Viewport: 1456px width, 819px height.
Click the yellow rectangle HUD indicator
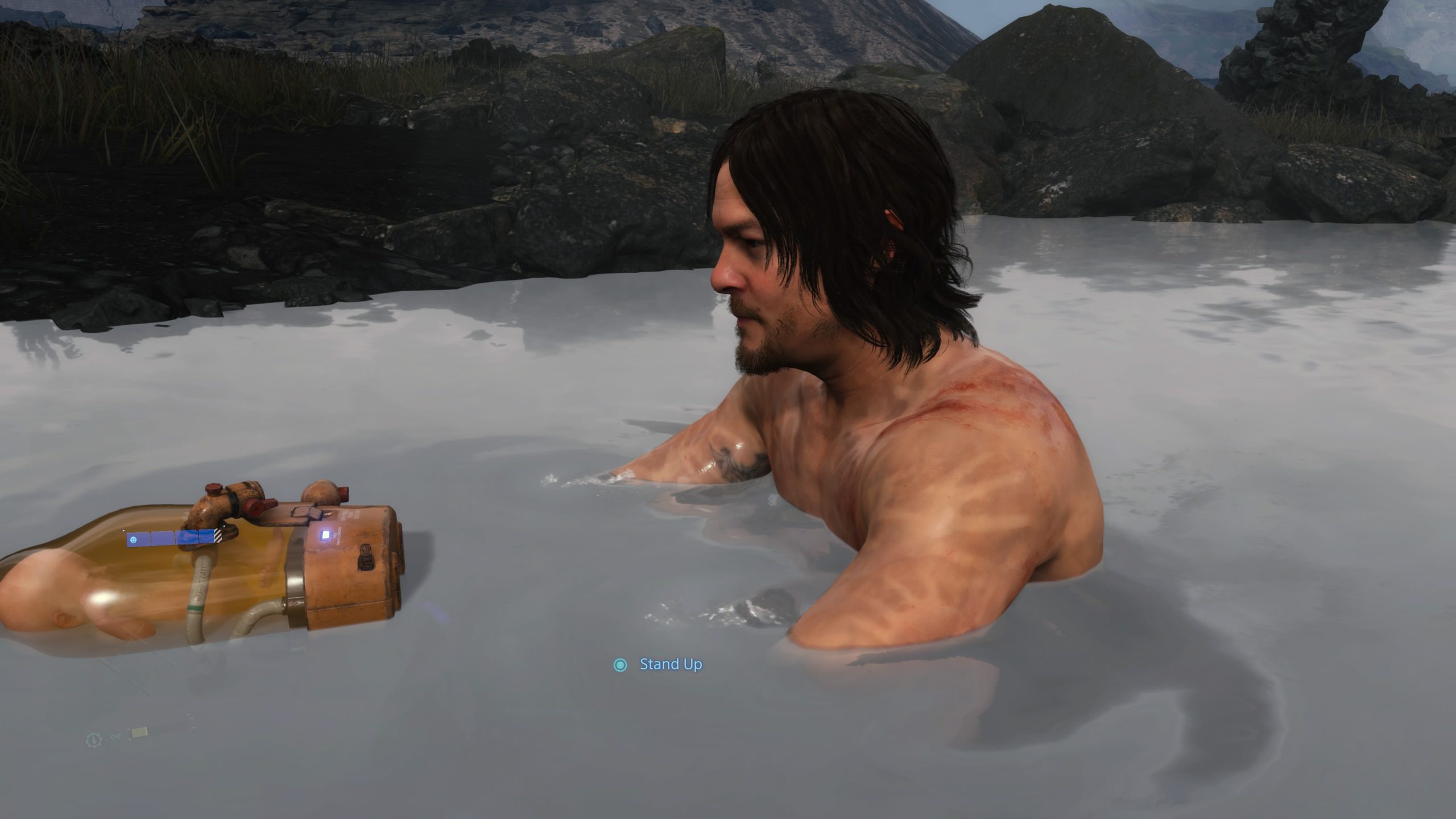139,733
